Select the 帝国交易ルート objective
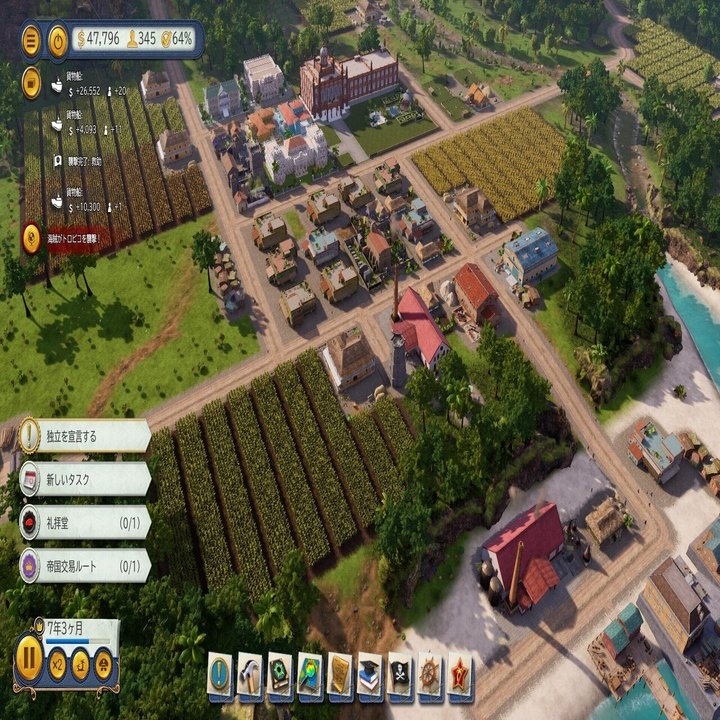This screenshot has width=720, height=720. 85,565
